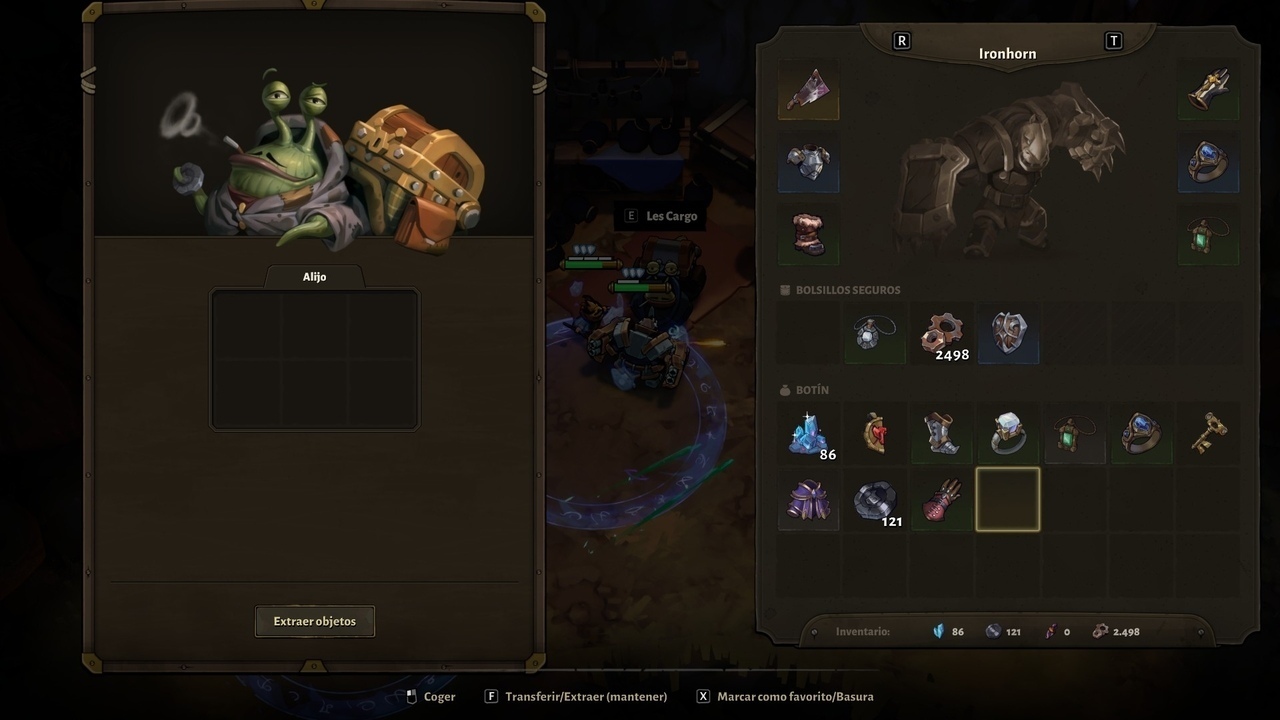
Task: Select the equipped cleaver weapon slot
Action: [808, 91]
